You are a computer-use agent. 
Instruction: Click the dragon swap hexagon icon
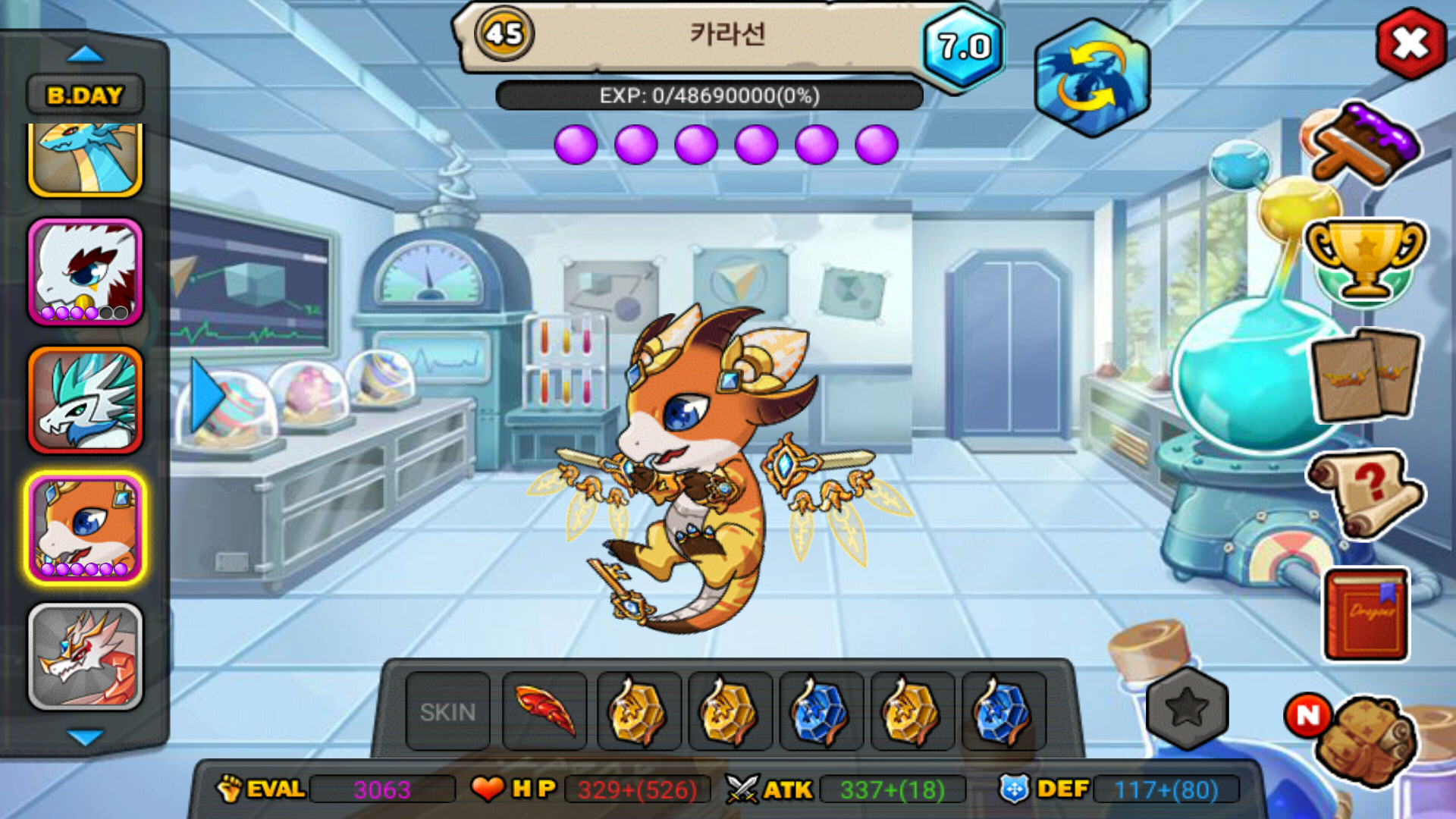1091,78
